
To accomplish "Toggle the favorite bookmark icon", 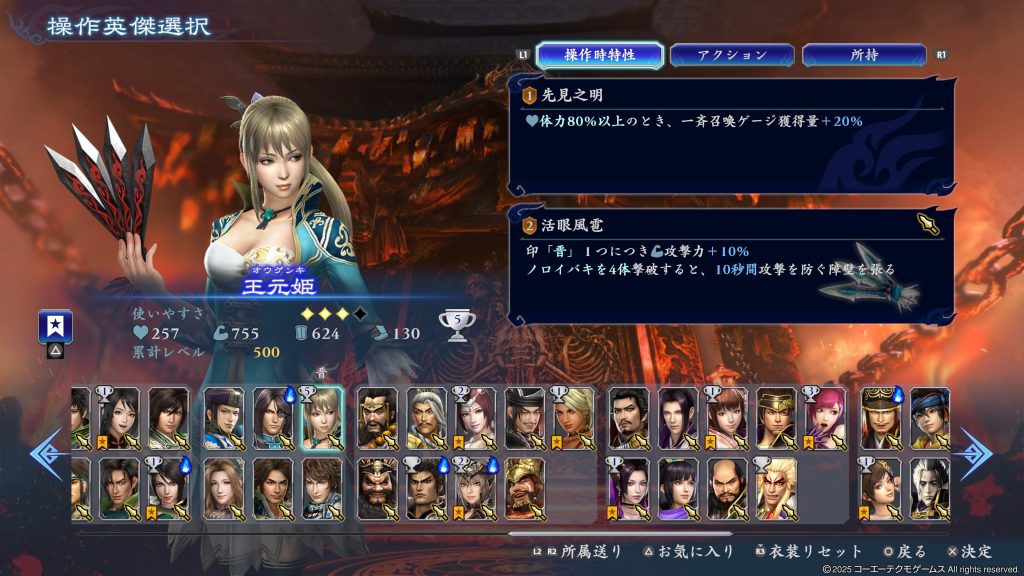I will [x=54, y=326].
